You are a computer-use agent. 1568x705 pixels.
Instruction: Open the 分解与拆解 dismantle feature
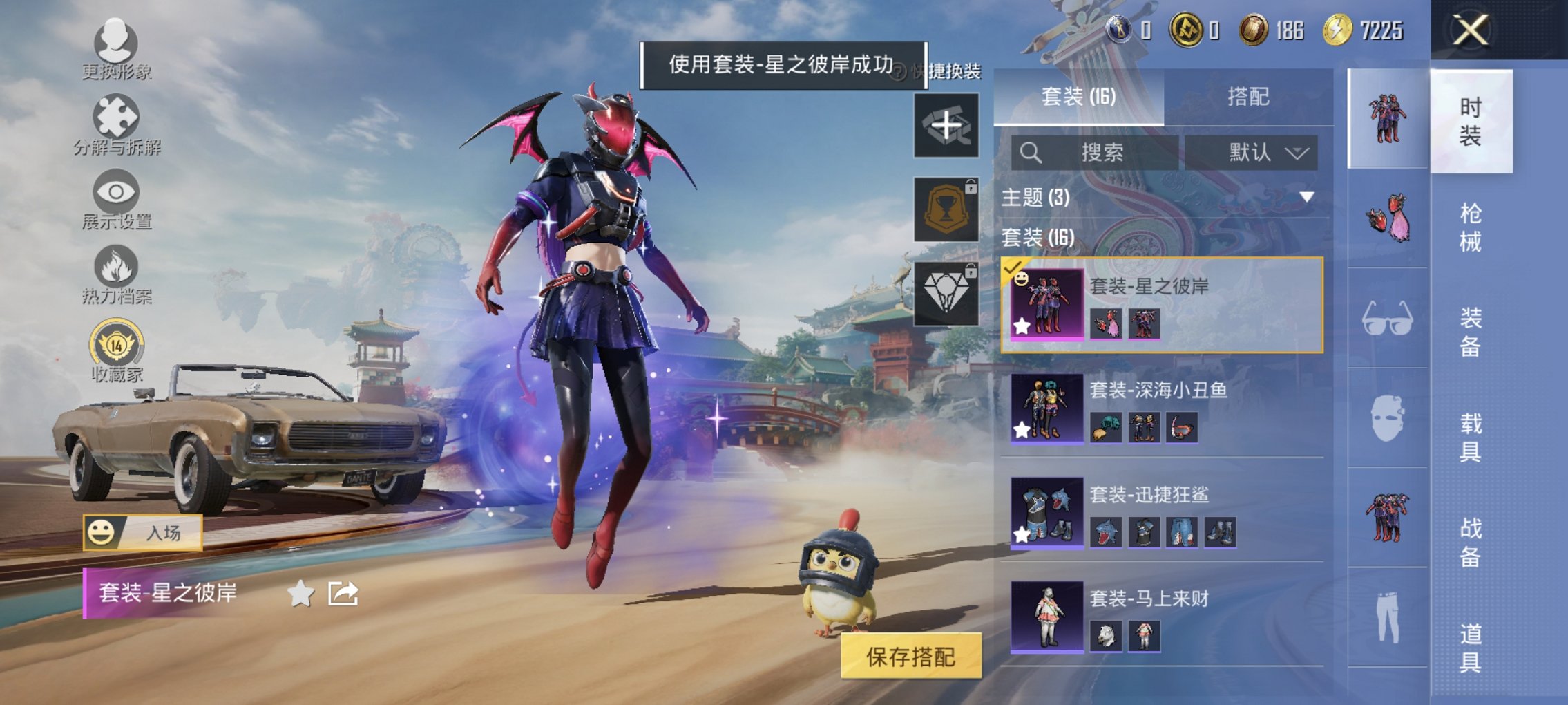117,124
